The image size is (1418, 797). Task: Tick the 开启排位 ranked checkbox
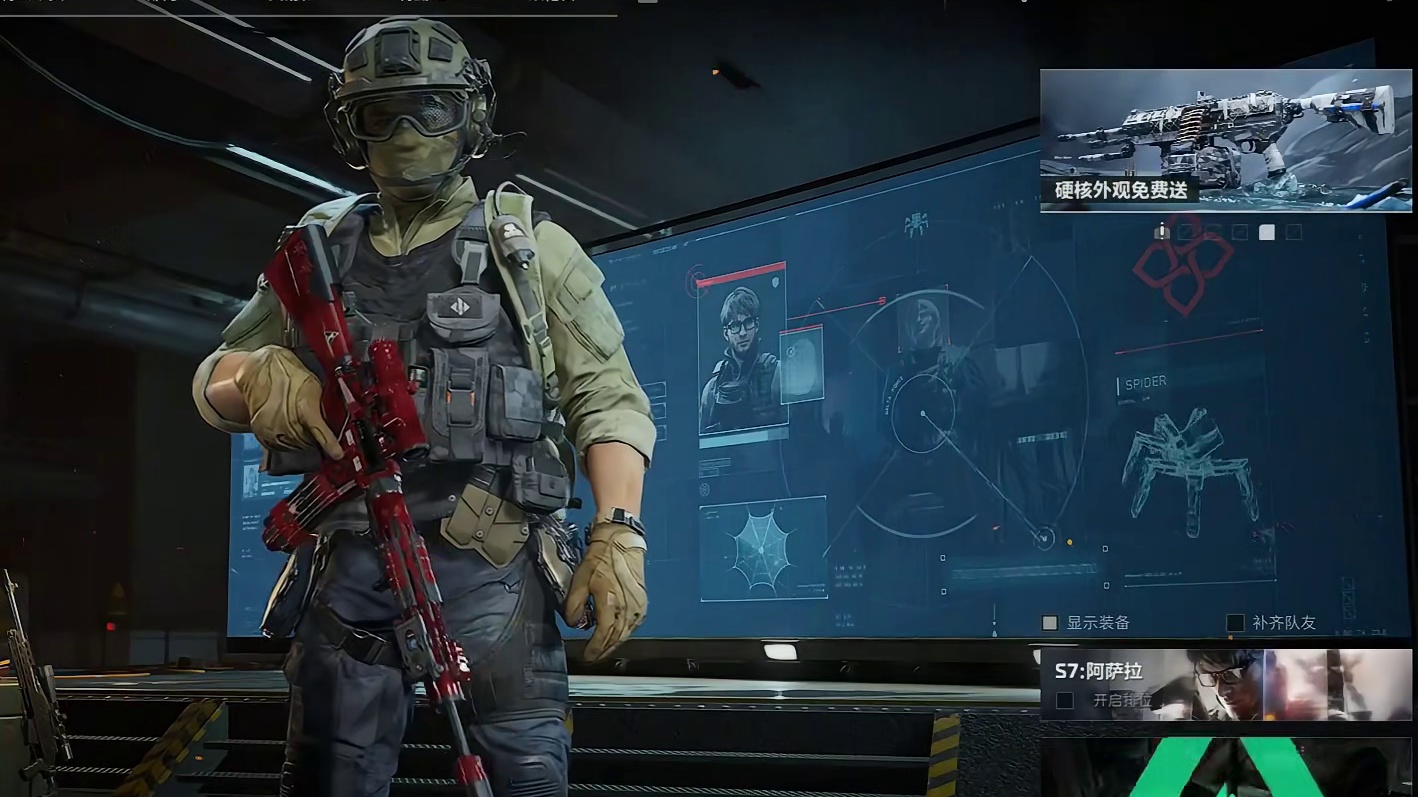point(1065,701)
